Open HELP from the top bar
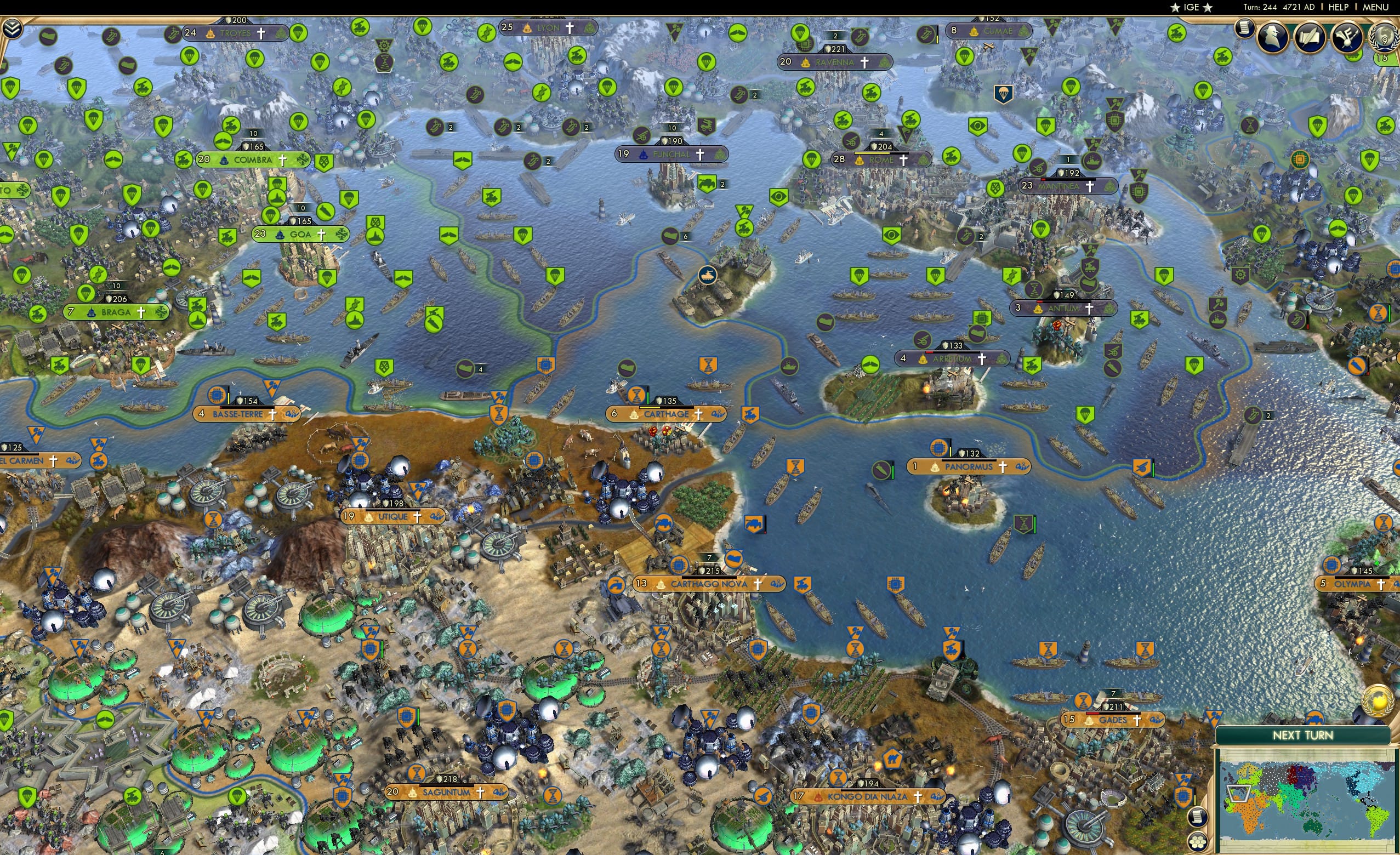The height and width of the screenshot is (855, 1400). 1339,7
